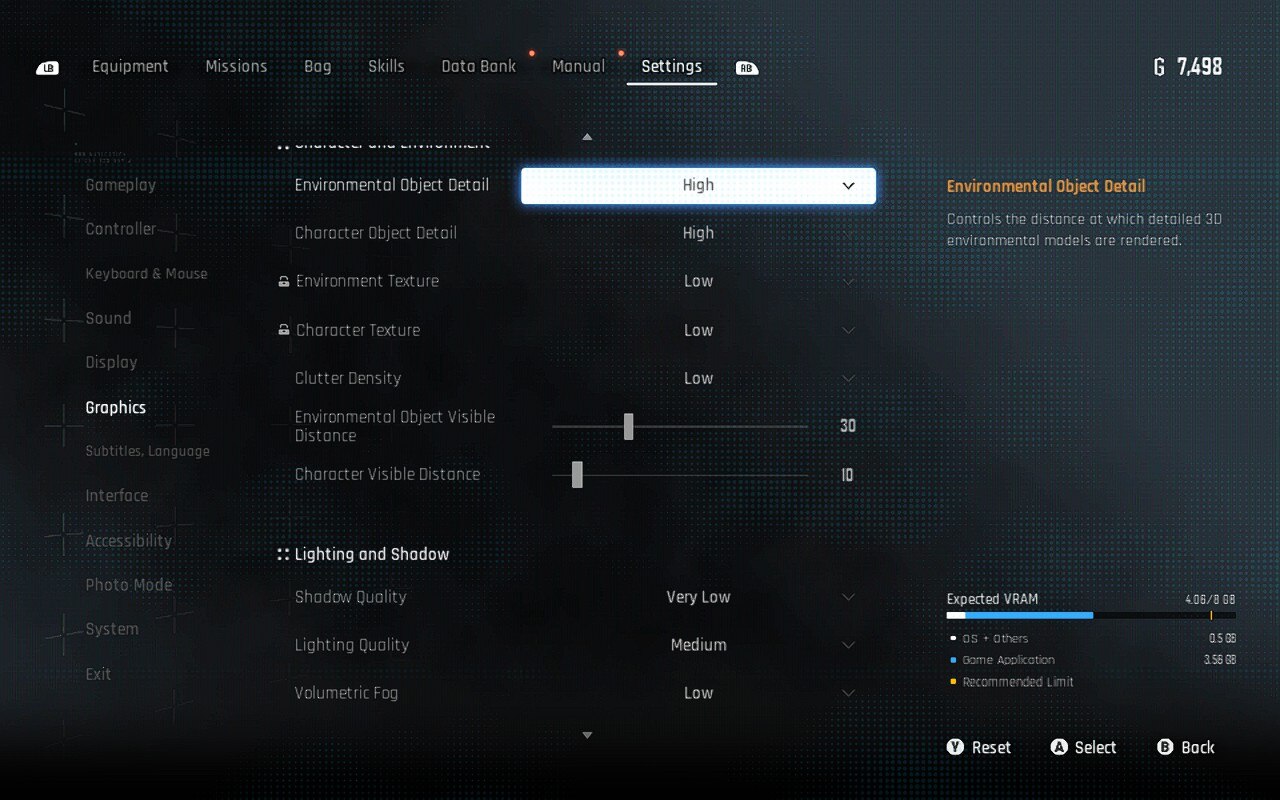Open Subtitles, Language settings
Image resolution: width=1280 pixels, height=800 pixels.
click(x=147, y=451)
